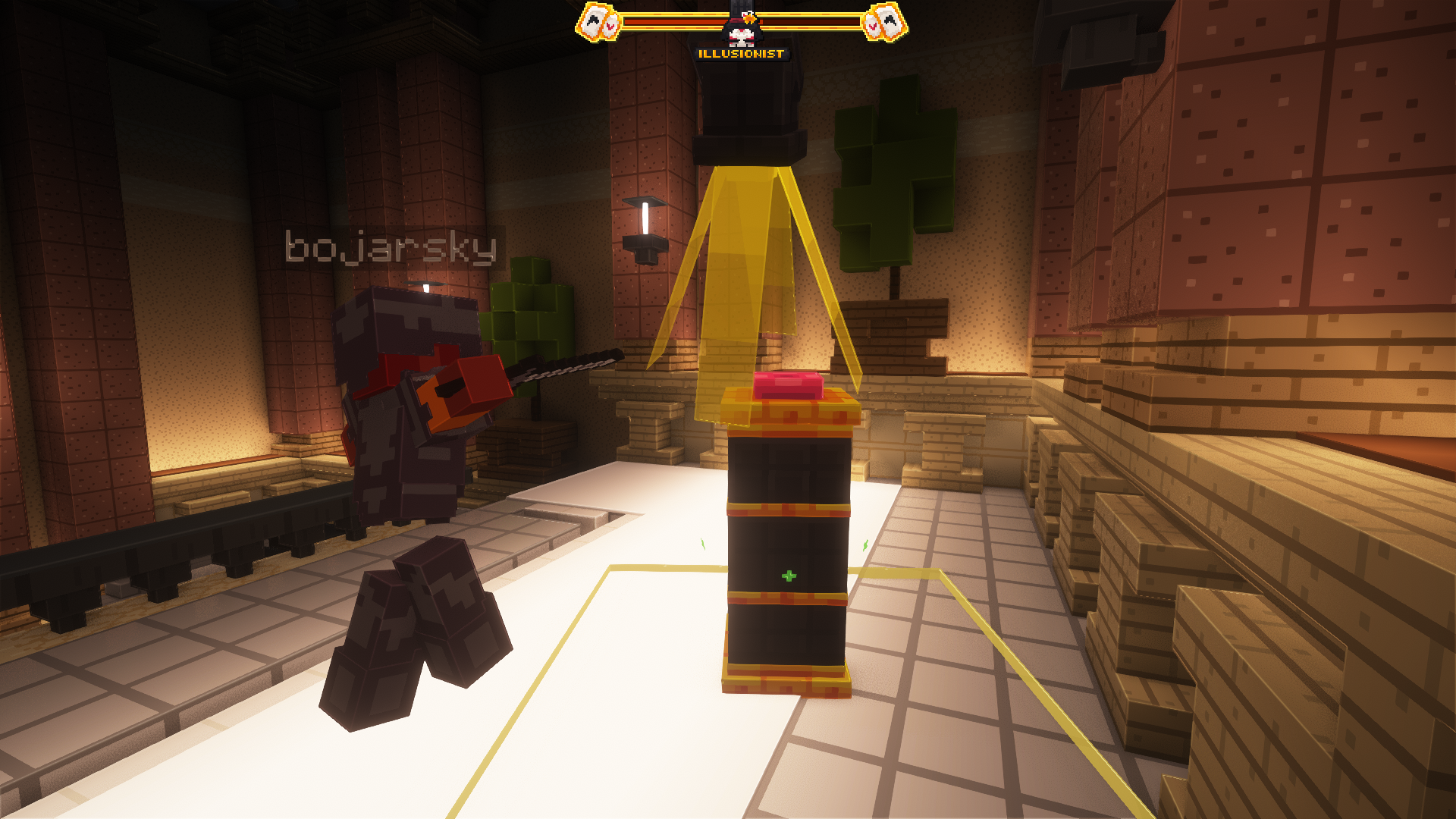Image resolution: width=1456 pixels, height=819 pixels.
Task: Select the Illusionist boss face icon above its nameplate
Action: [x=743, y=30]
